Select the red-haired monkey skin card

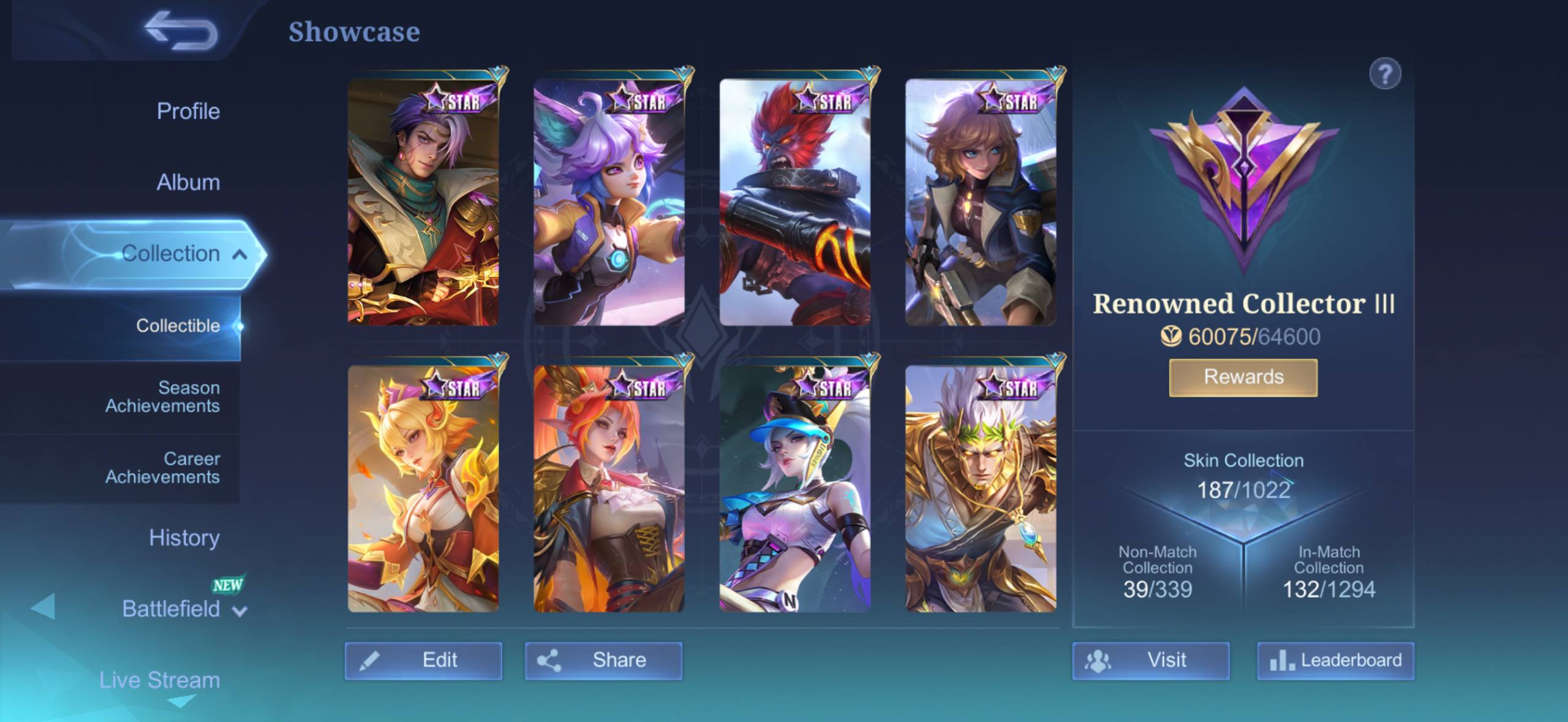pos(794,202)
